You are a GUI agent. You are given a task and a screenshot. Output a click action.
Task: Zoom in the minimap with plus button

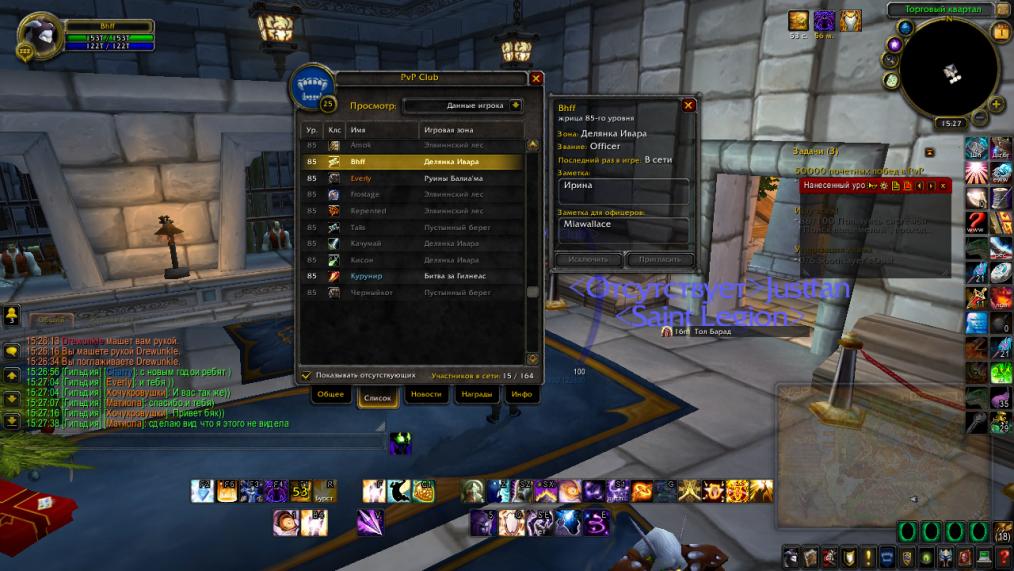click(x=996, y=104)
